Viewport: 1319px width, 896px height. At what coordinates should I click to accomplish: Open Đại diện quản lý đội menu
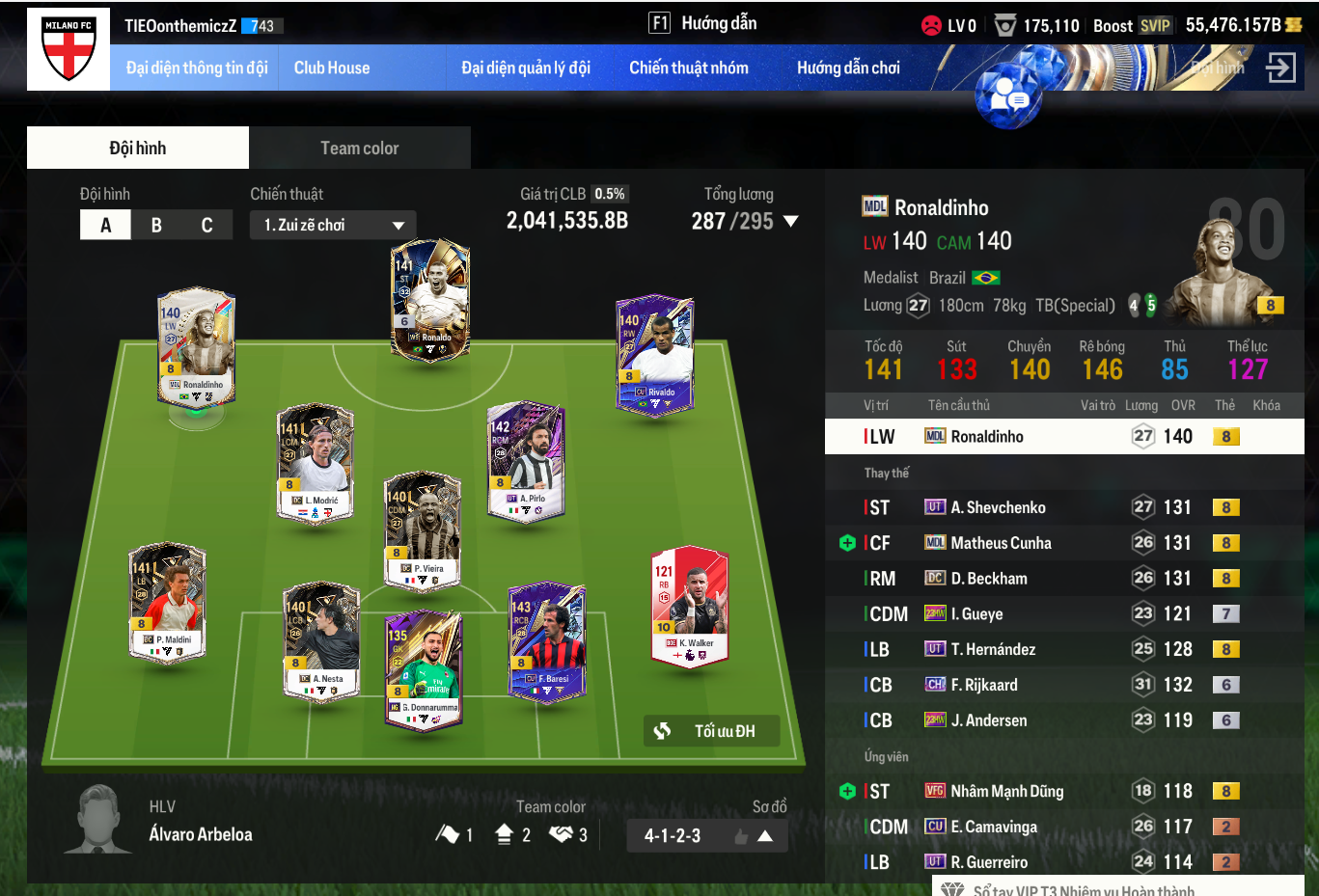(x=526, y=68)
